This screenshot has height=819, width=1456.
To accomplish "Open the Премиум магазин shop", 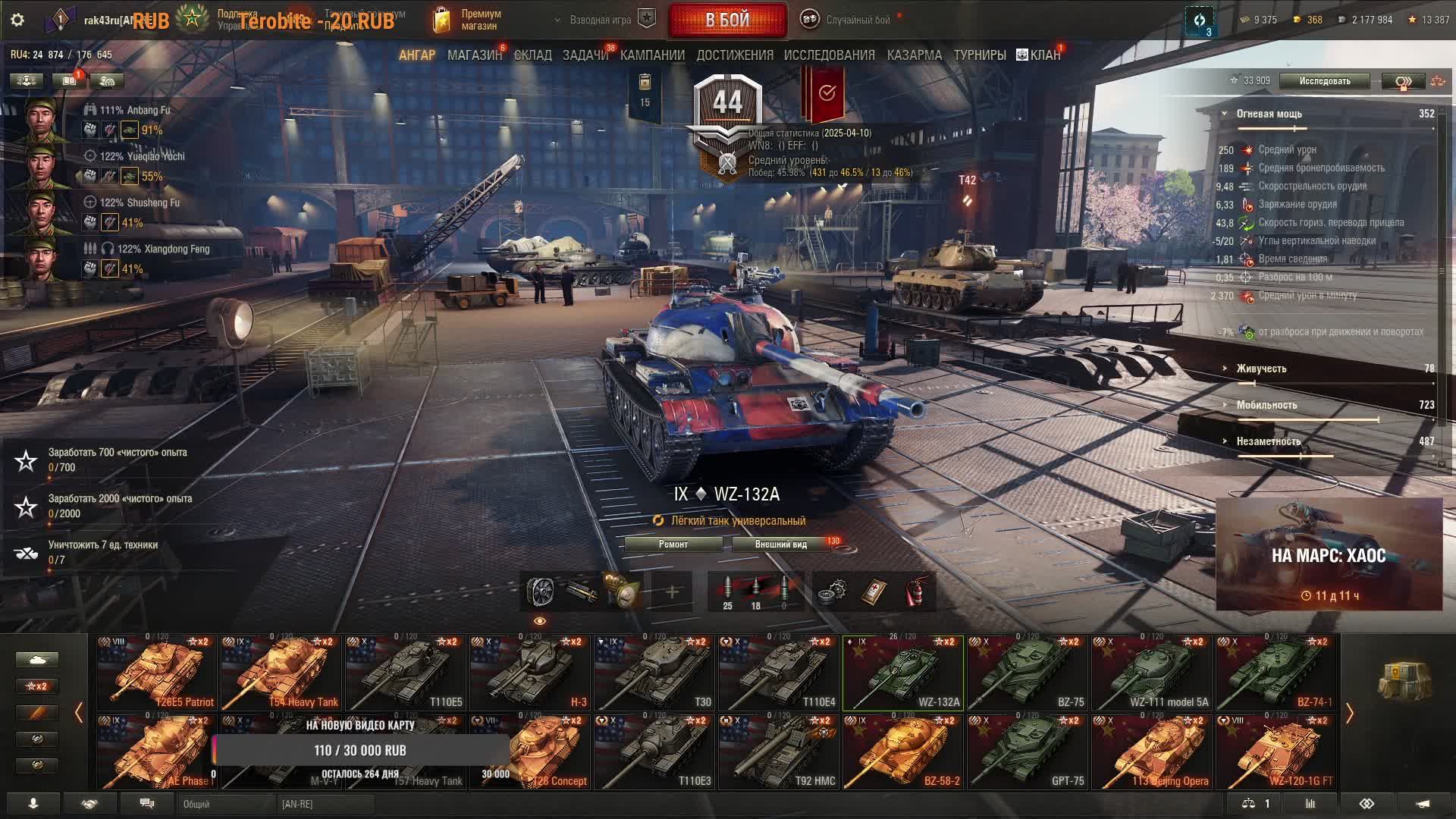I will pyautogui.click(x=467, y=20).
